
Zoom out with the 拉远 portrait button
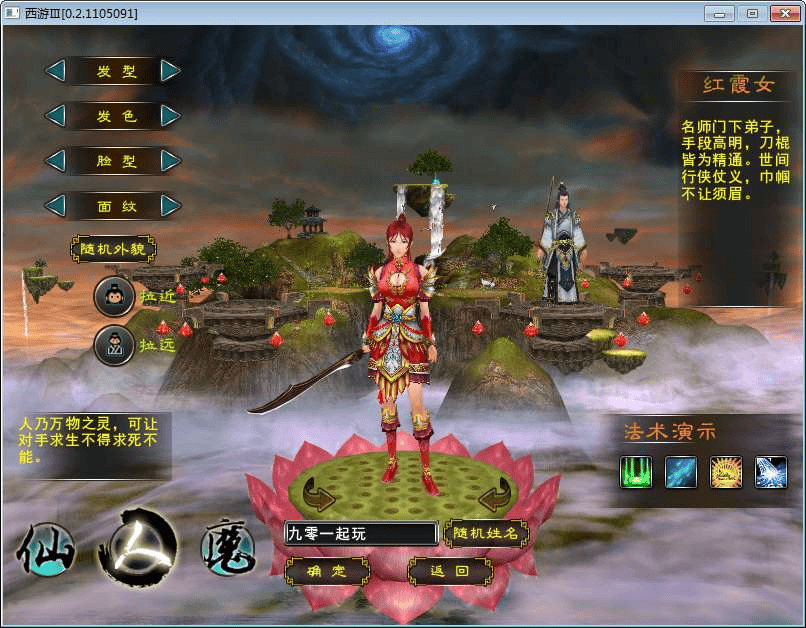coord(113,345)
